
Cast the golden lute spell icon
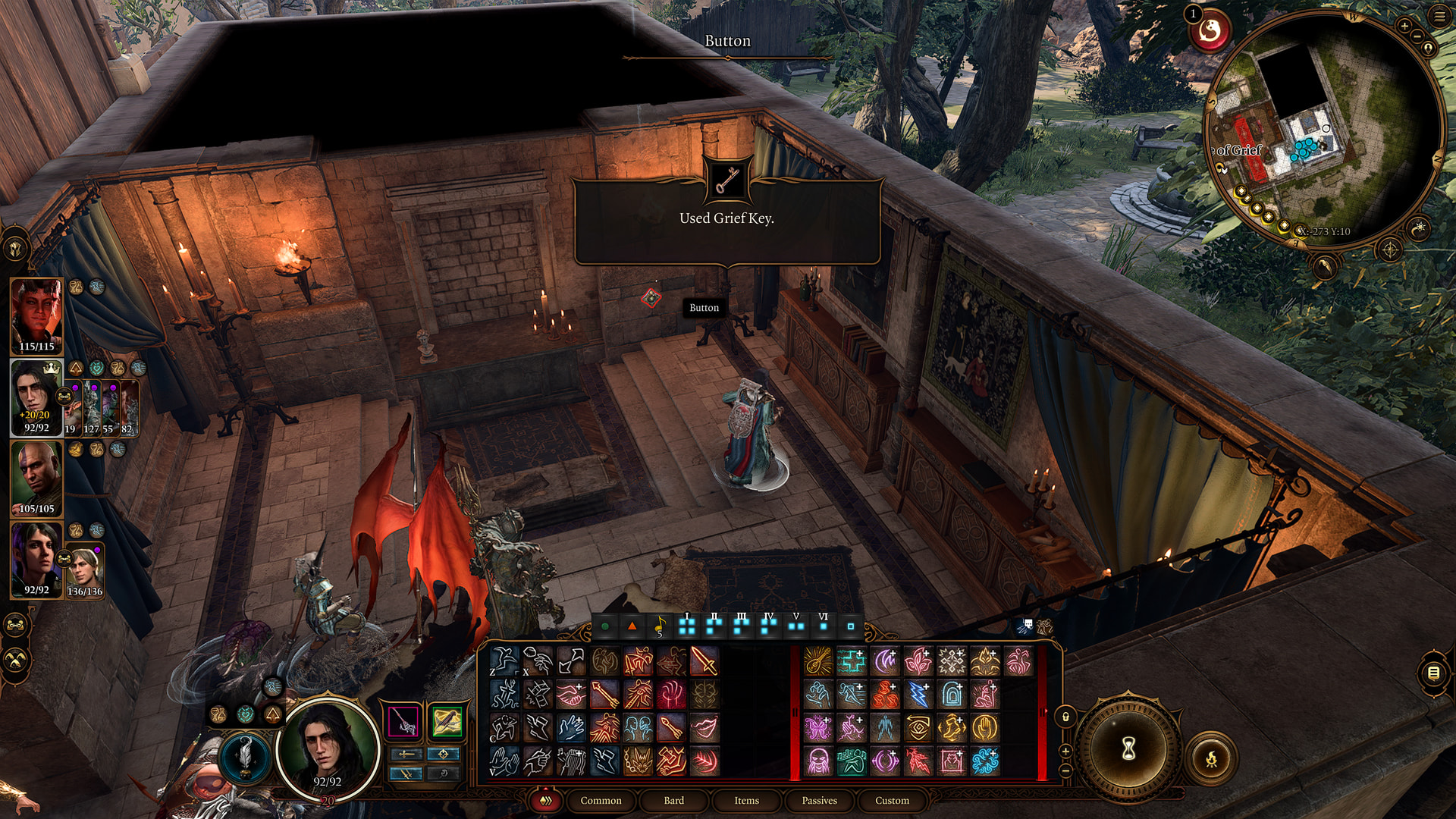(817, 661)
